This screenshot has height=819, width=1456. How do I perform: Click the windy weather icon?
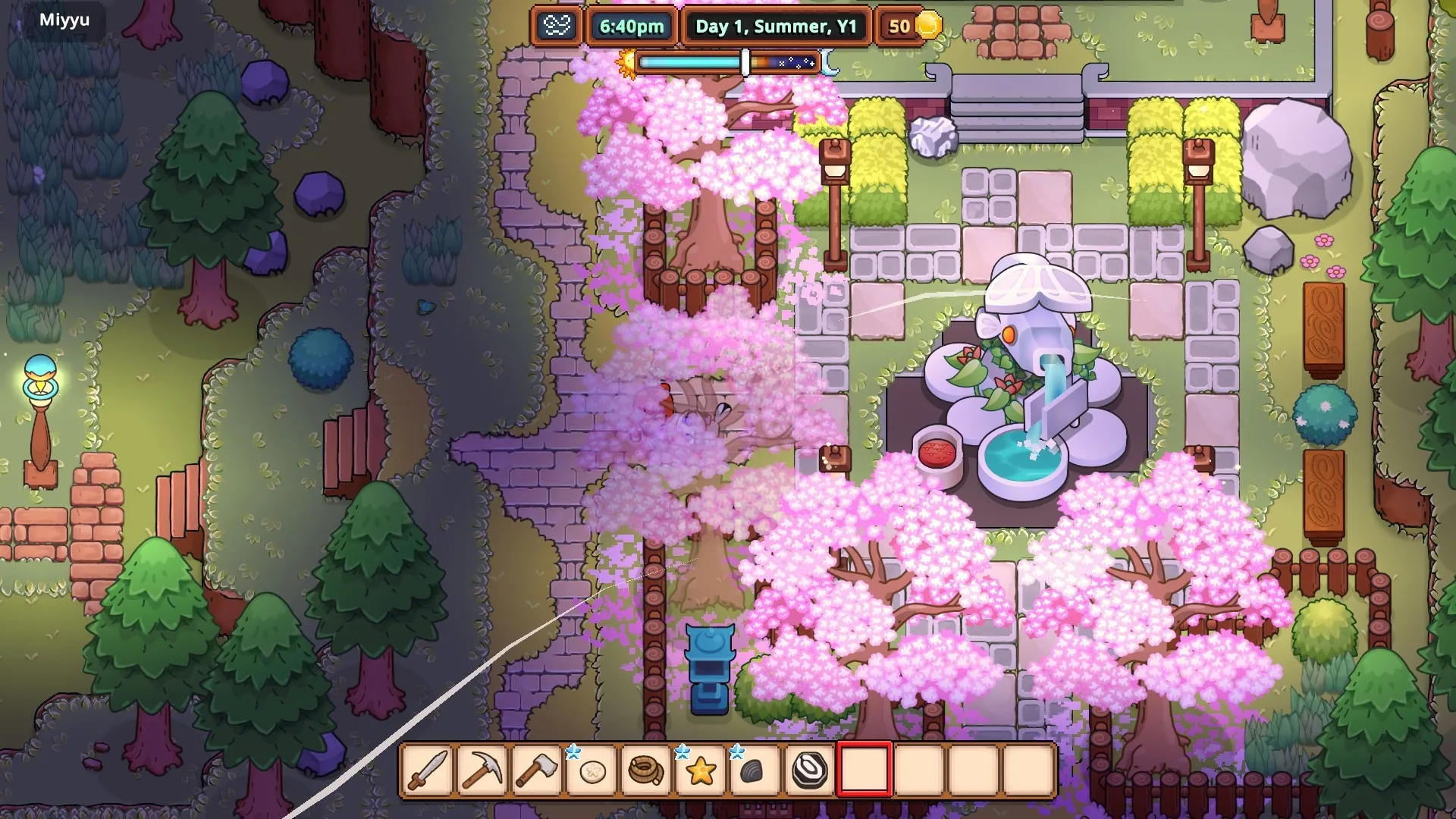pos(557,27)
